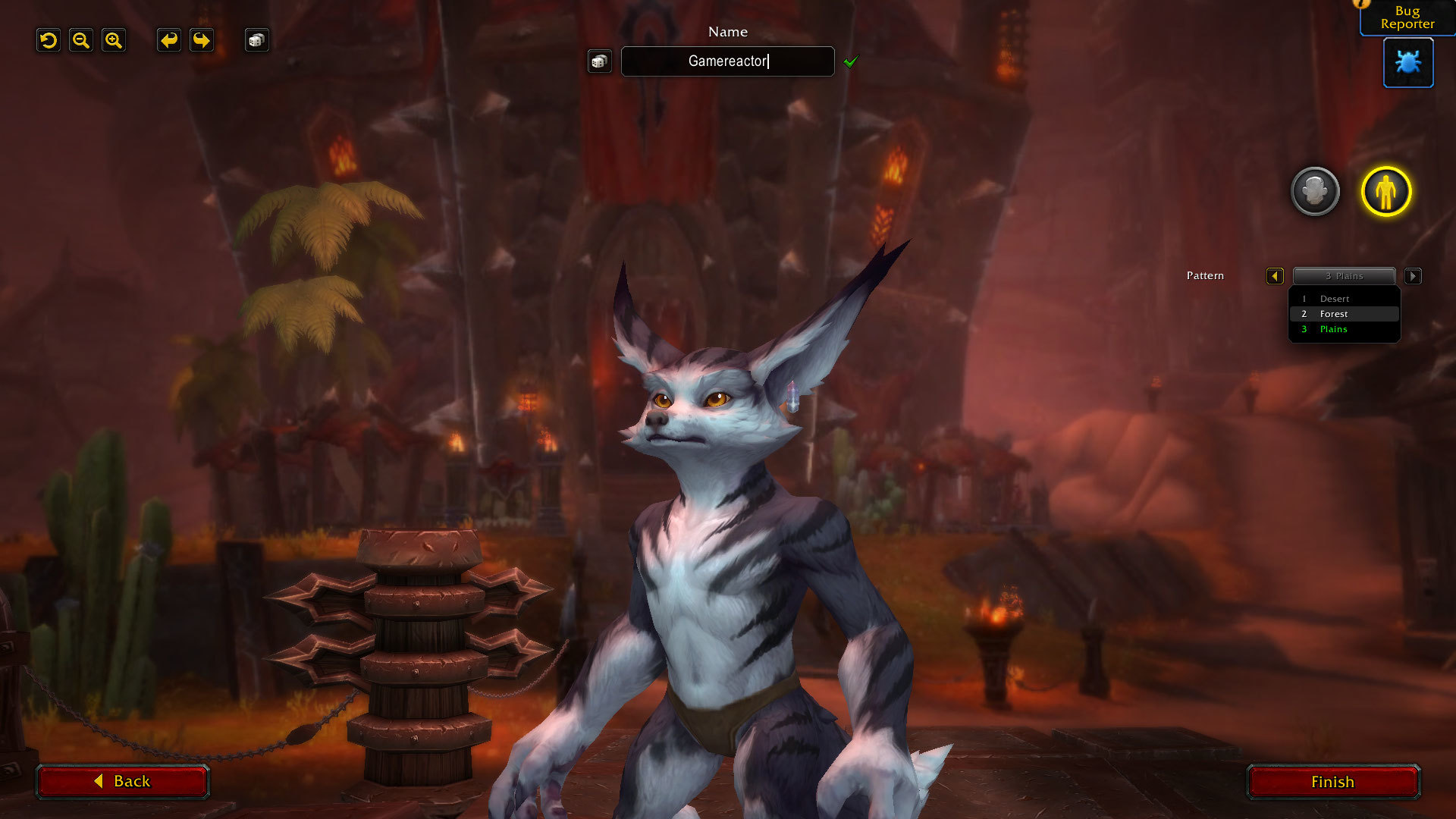Step to previous Pattern with left arrow
Image resolution: width=1456 pixels, height=819 pixels.
(x=1275, y=276)
